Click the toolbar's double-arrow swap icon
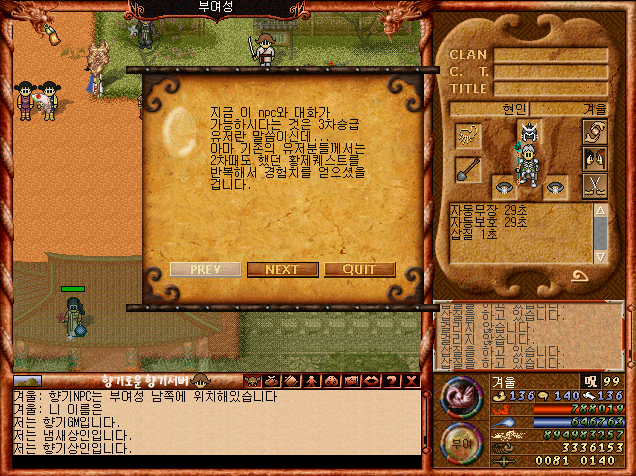 [371, 380]
